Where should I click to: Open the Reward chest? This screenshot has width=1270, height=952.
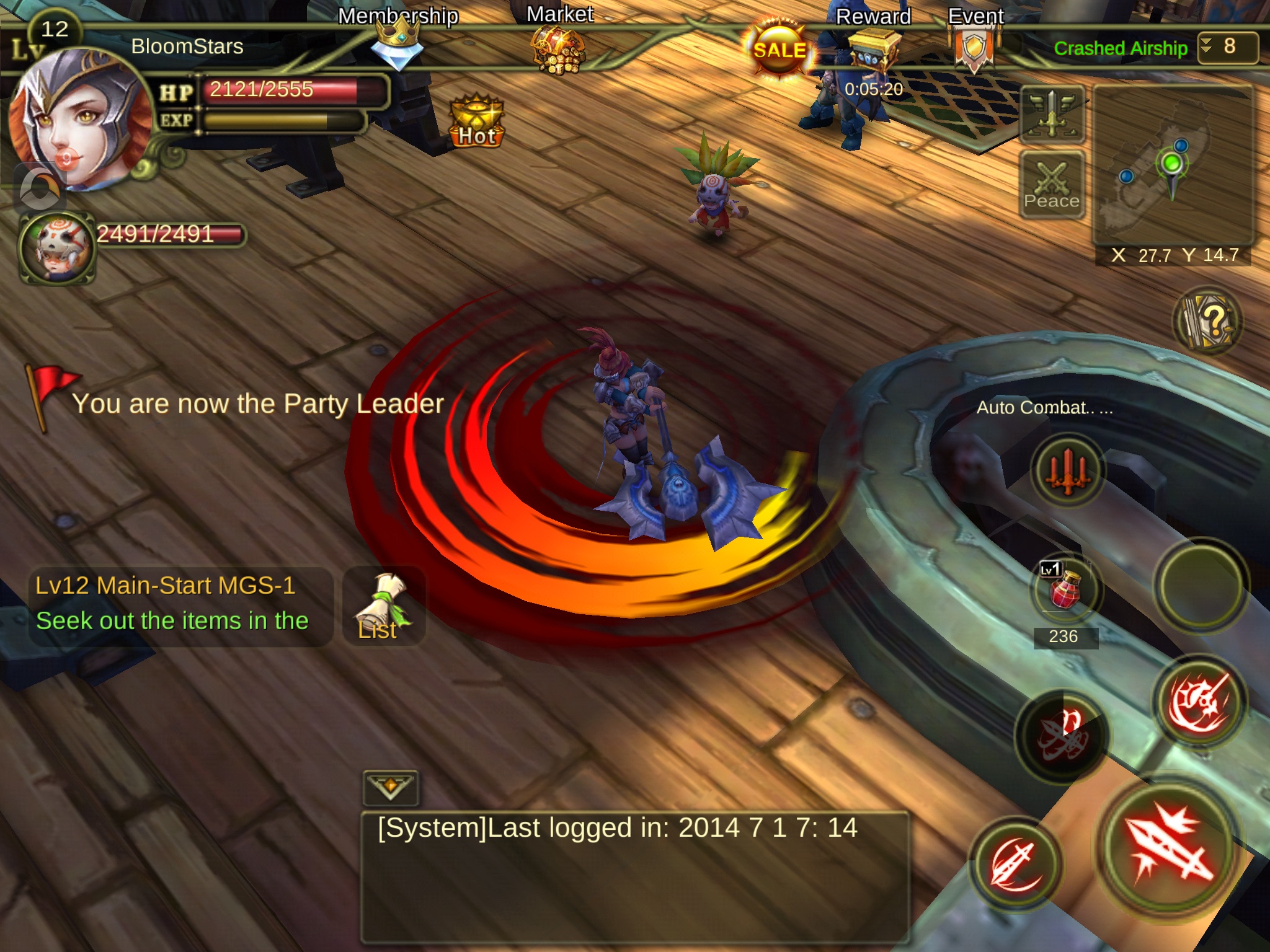click(873, 48)
